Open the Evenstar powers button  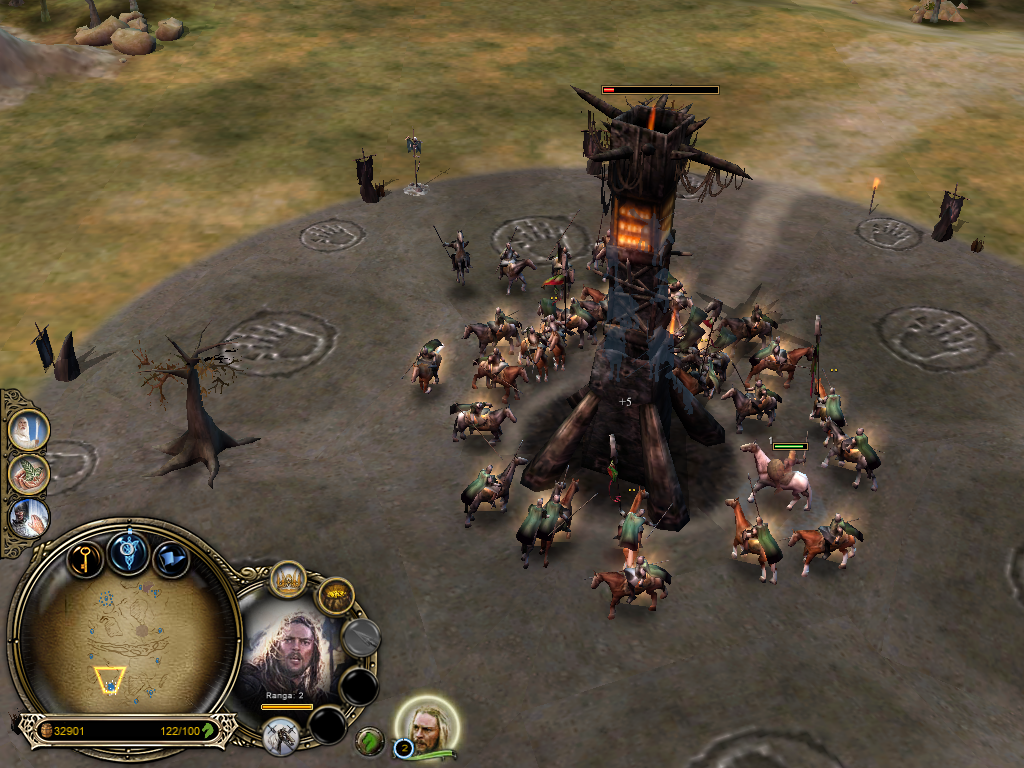click(x=129, y=551)
